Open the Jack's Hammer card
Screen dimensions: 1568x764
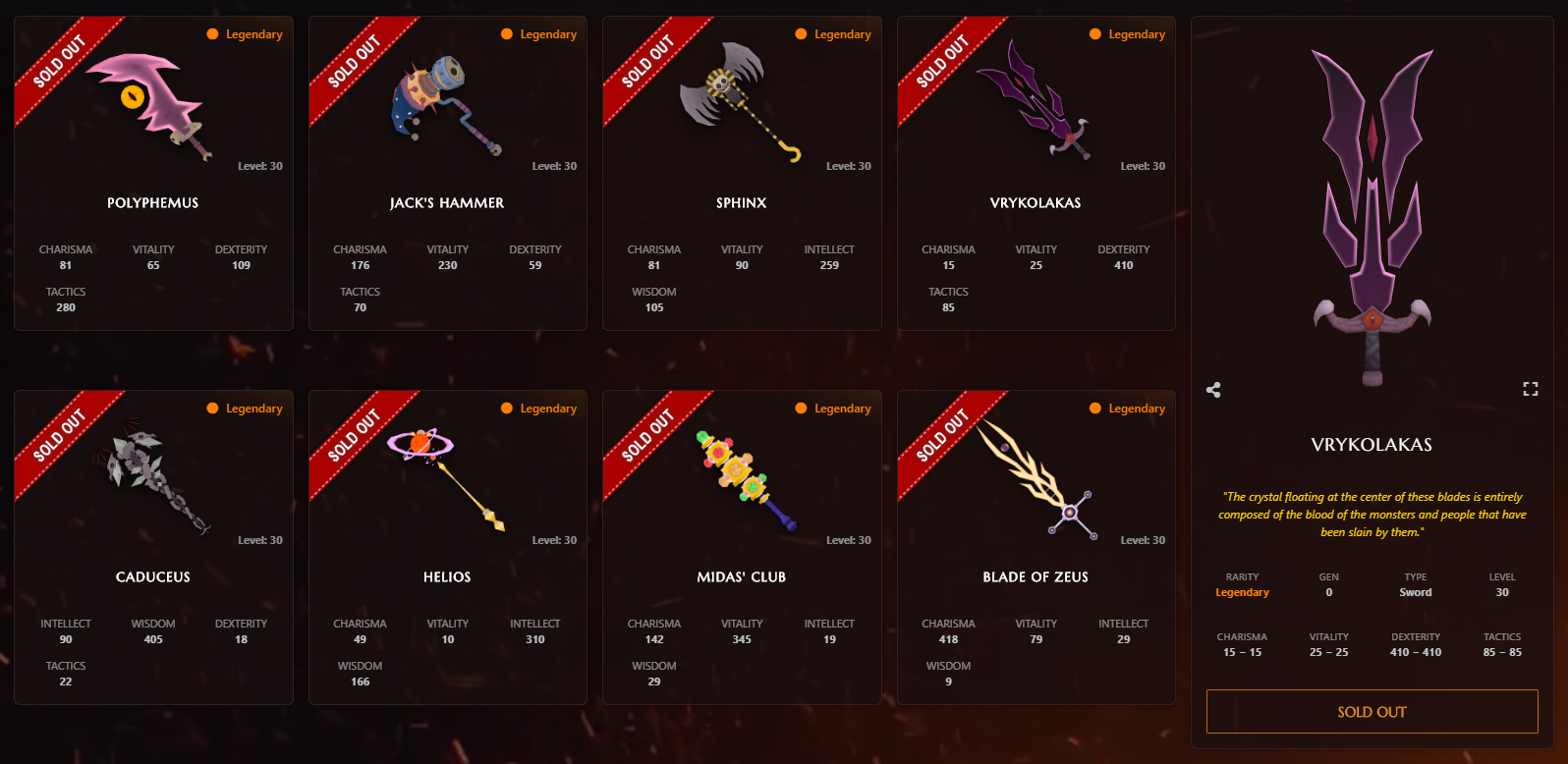447,173
